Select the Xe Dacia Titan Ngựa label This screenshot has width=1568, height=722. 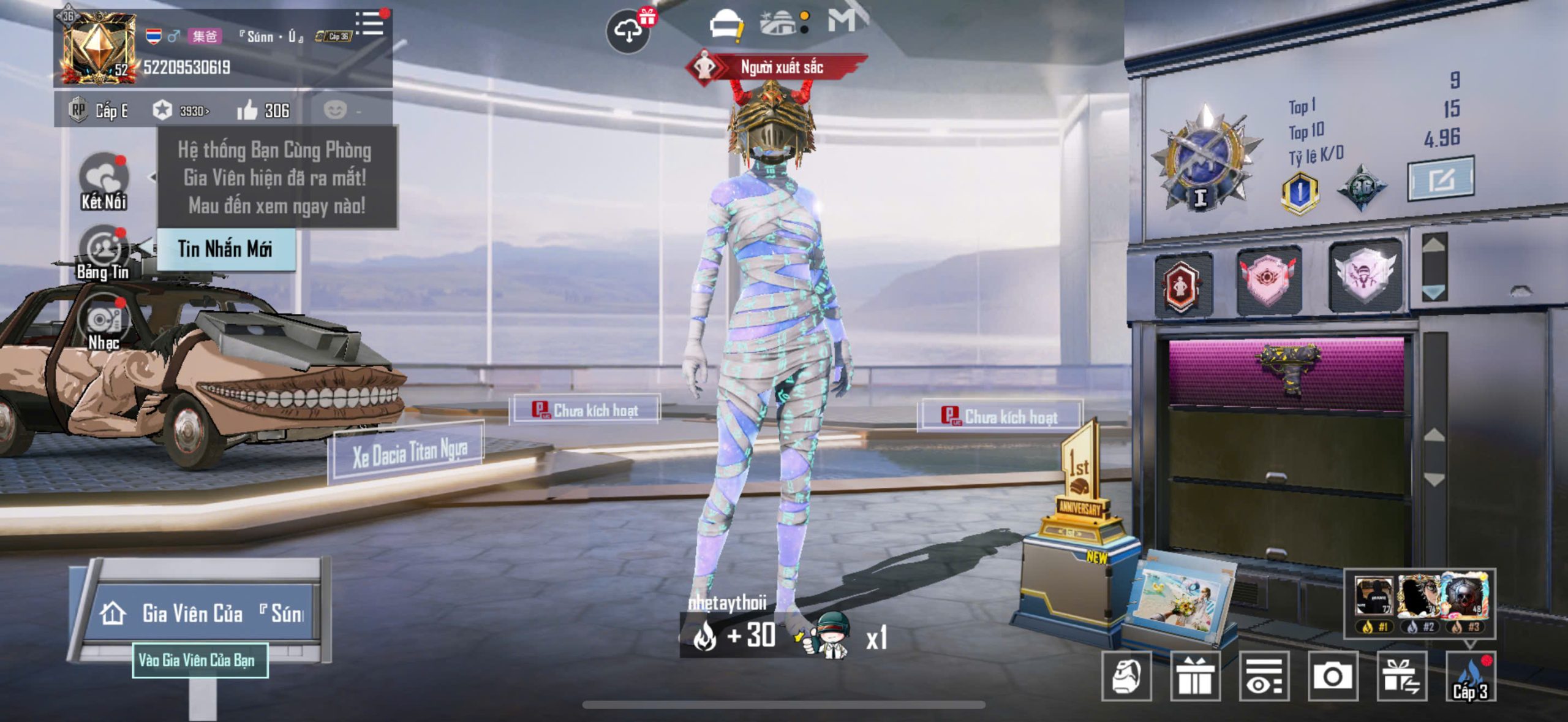(409, 454)
